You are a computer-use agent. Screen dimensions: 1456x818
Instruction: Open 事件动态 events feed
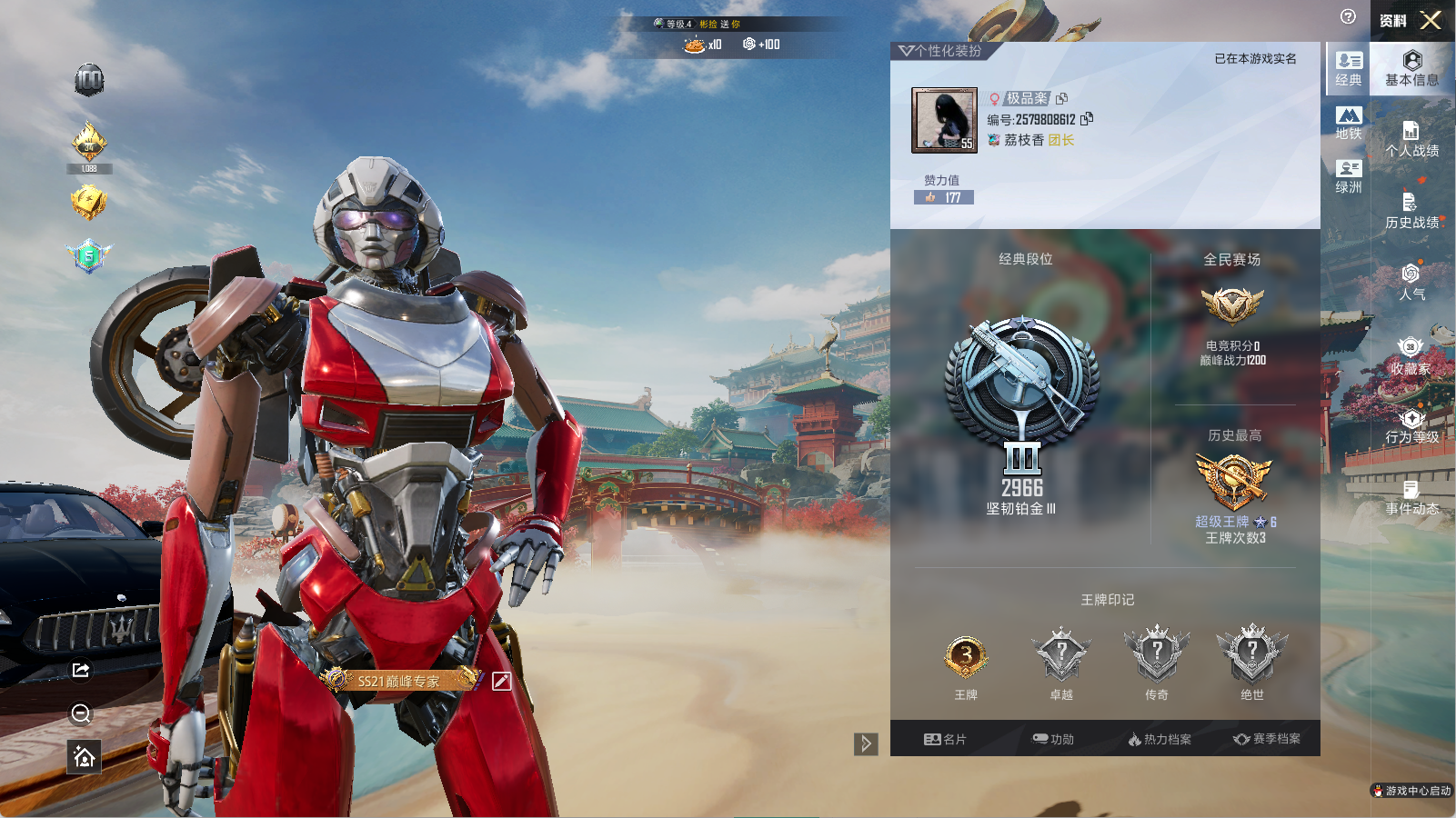click(x=1411, y=497)
